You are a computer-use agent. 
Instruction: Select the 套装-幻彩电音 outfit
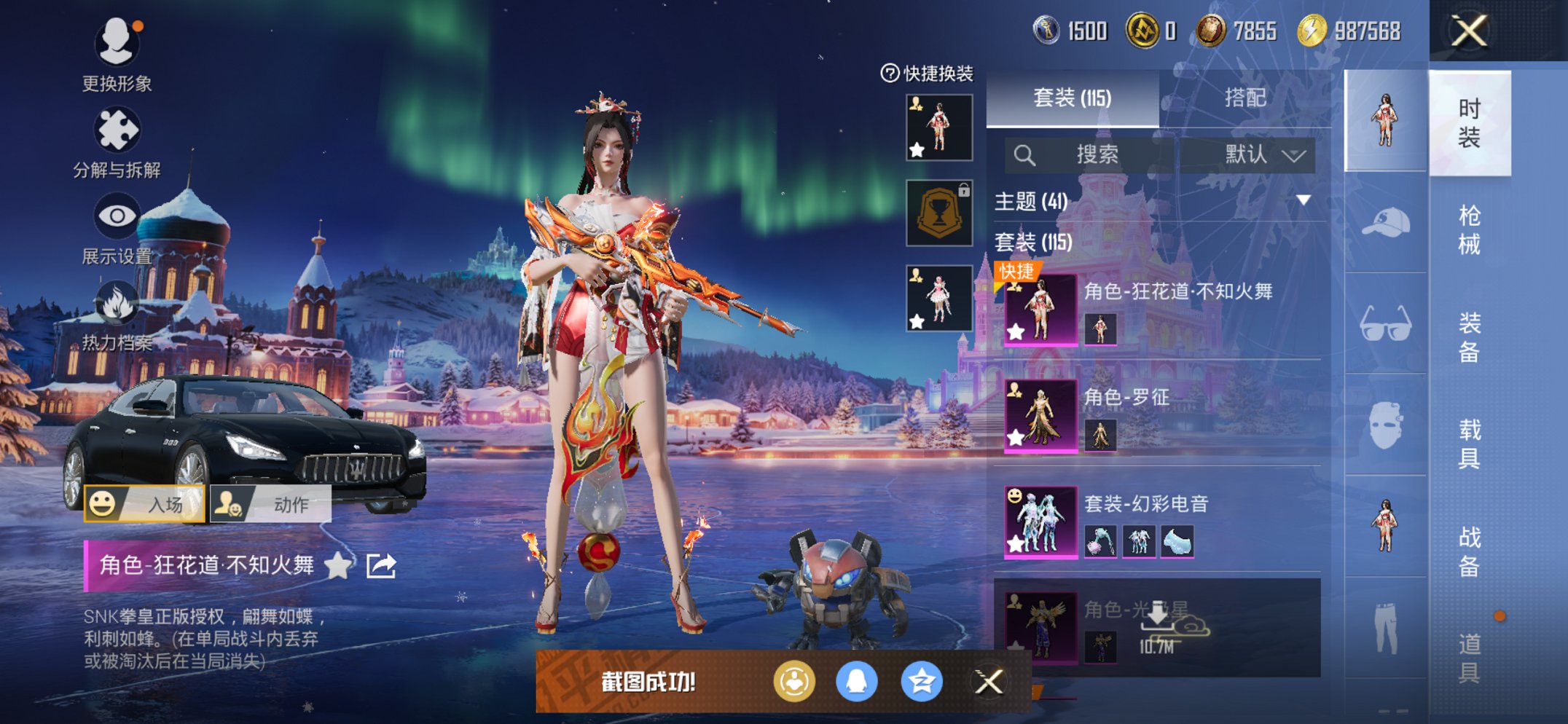pos(1161,522)
